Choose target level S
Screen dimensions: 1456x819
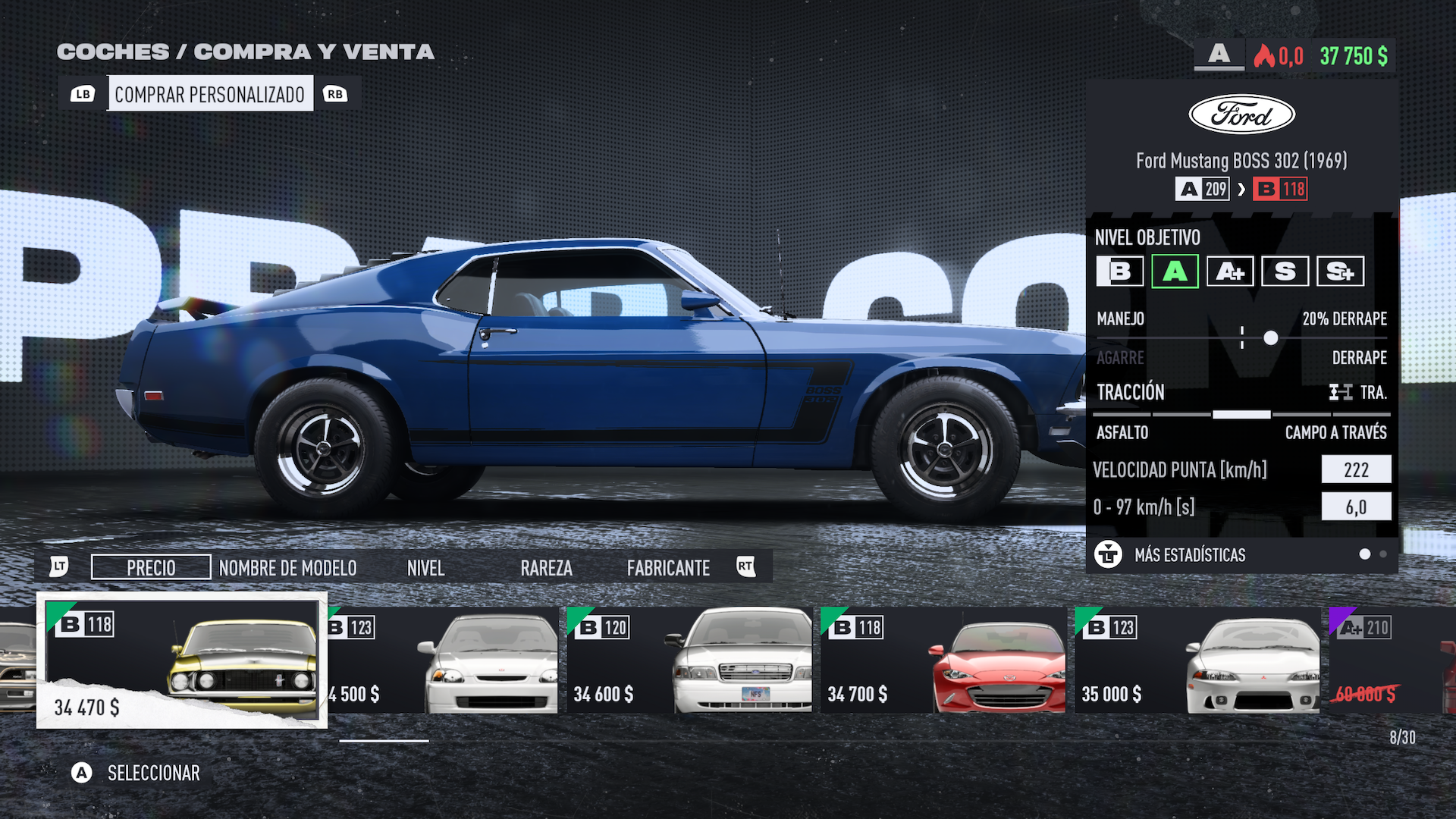[1285, 271]
